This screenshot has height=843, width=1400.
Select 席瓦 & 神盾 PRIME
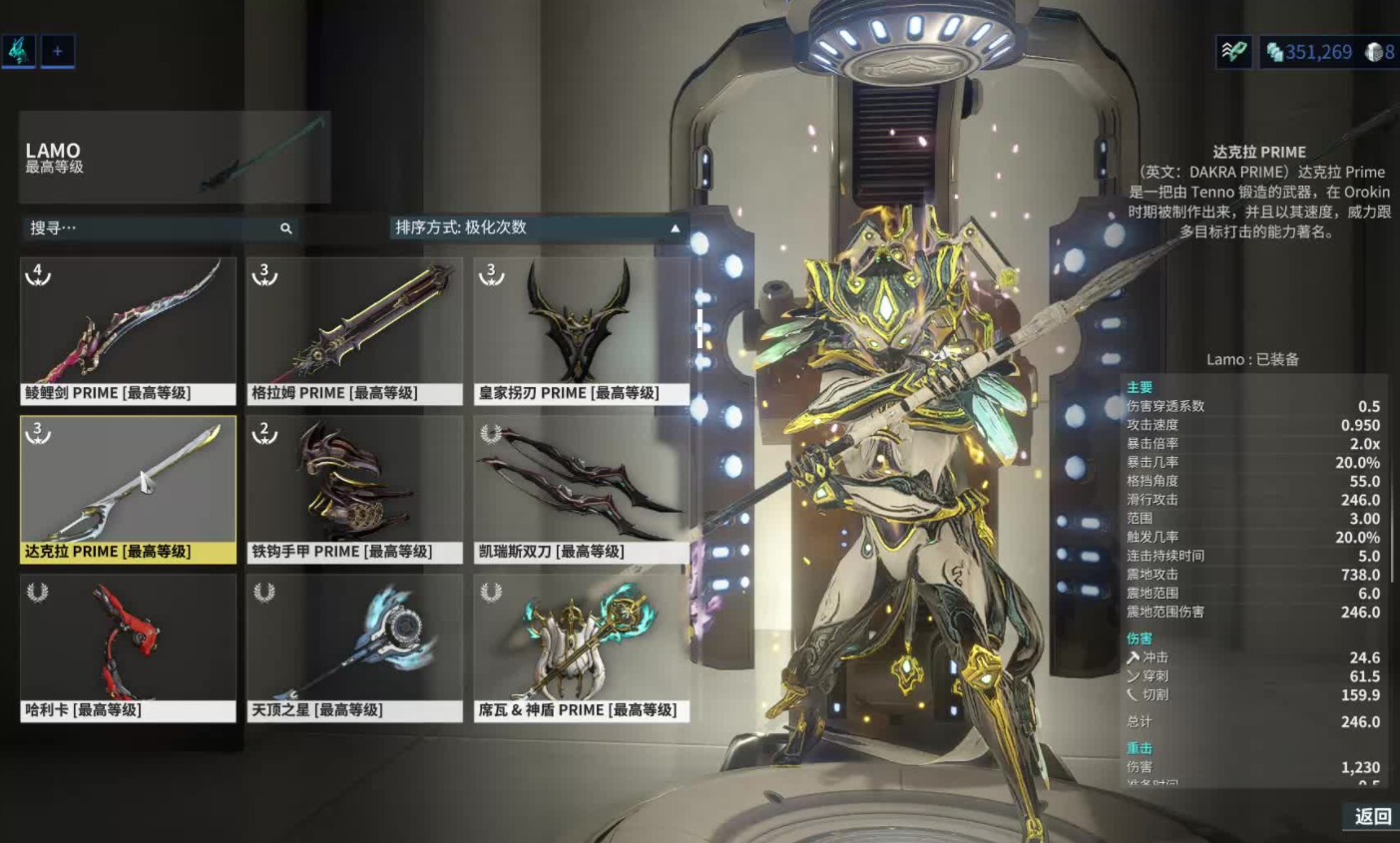(x=581, y=647)
